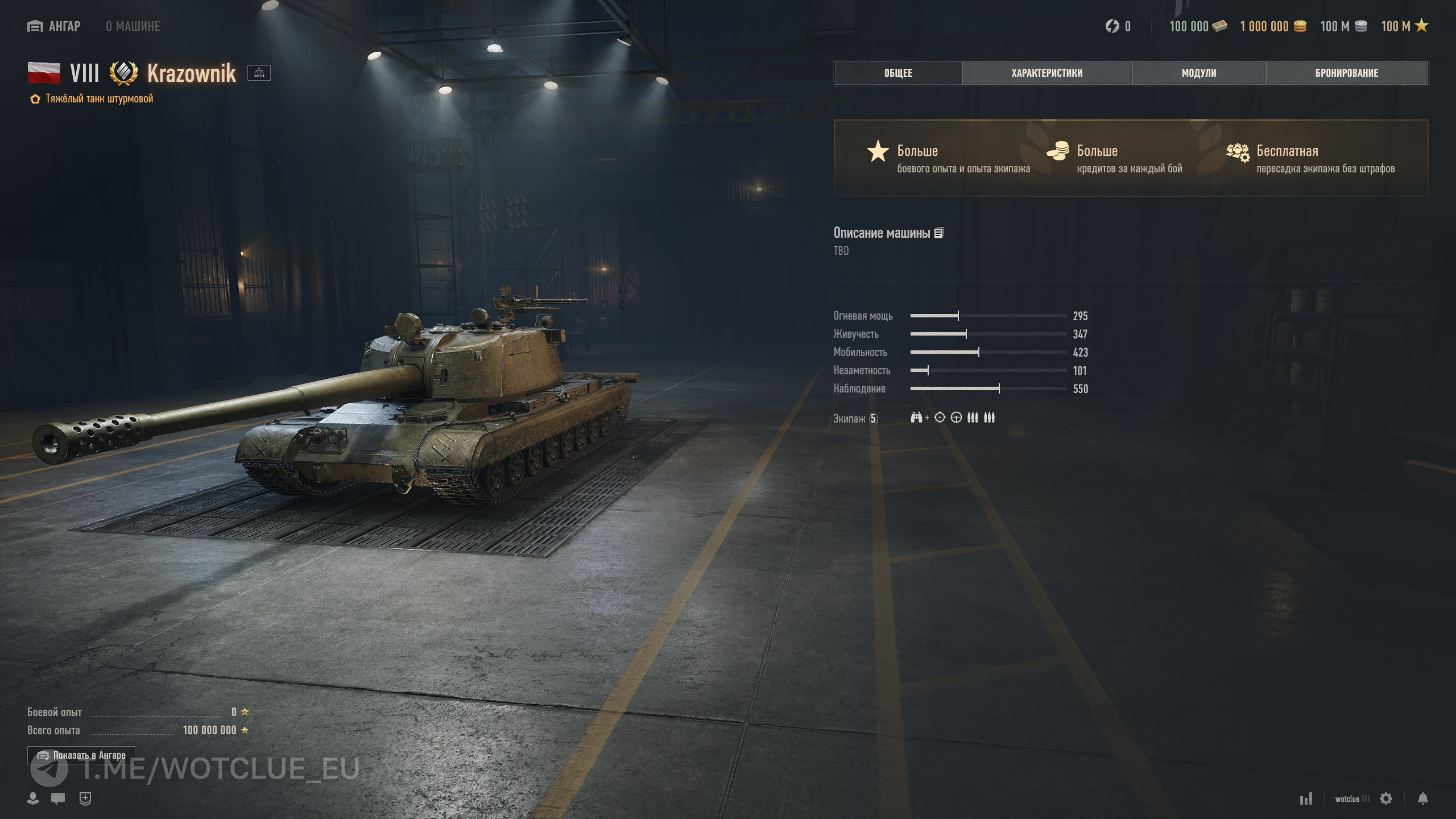Screen dimensions: 1456x819
Task: Click the free experience star balance
Action: click(1404, 26)
